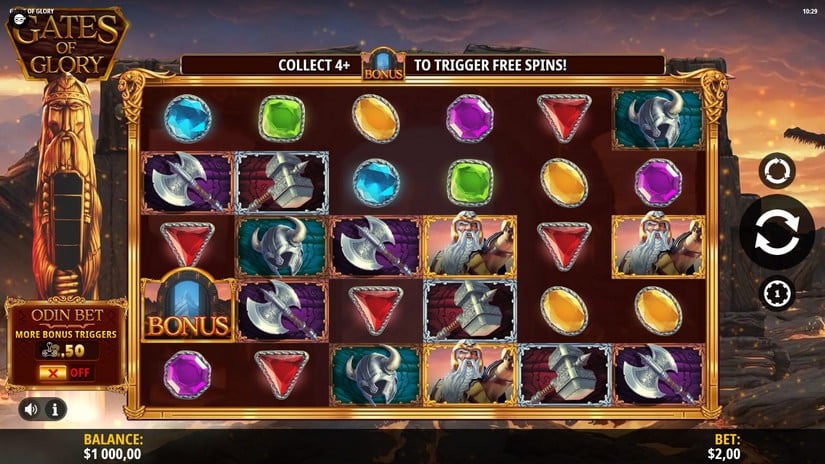Screen dimensions: 825x464
Task: Spin the reels with the large button
Action: [776, 232]
